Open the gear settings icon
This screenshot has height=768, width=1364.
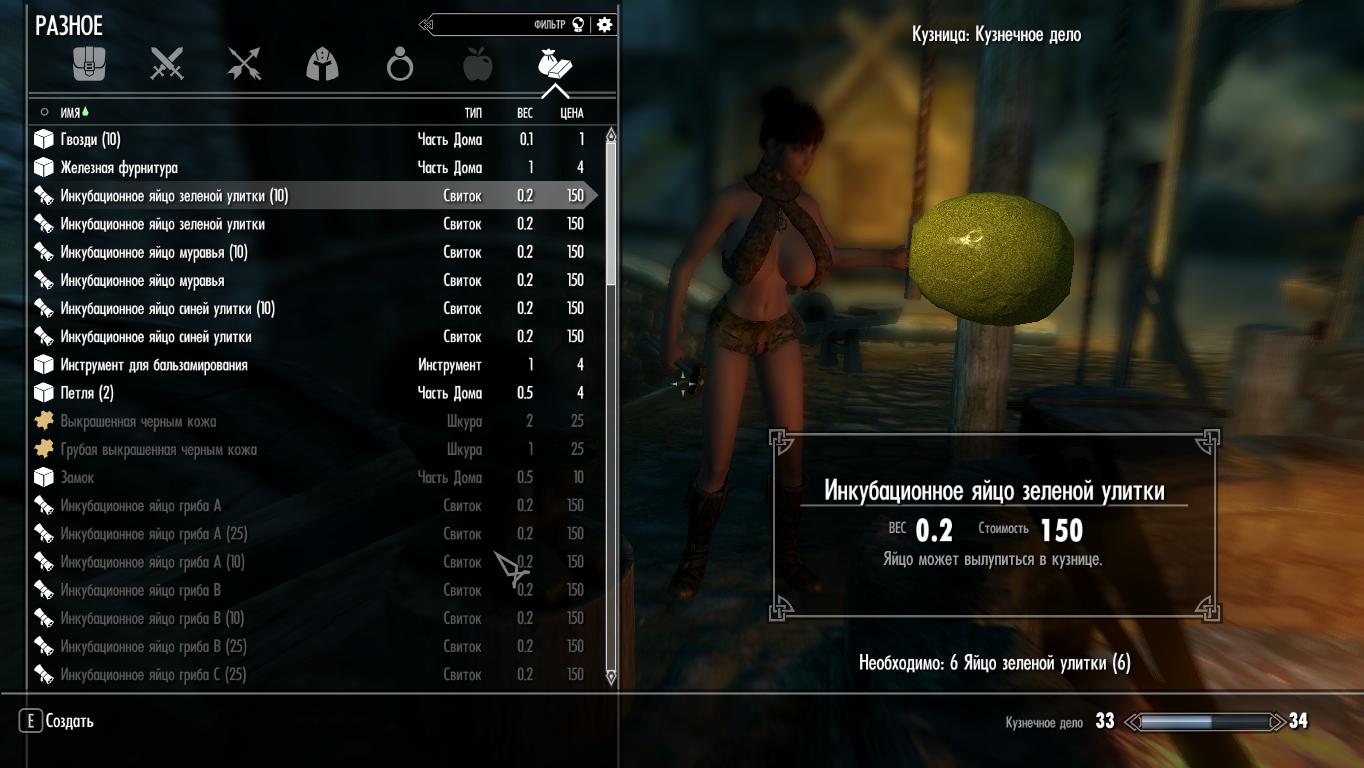(604, 25)
